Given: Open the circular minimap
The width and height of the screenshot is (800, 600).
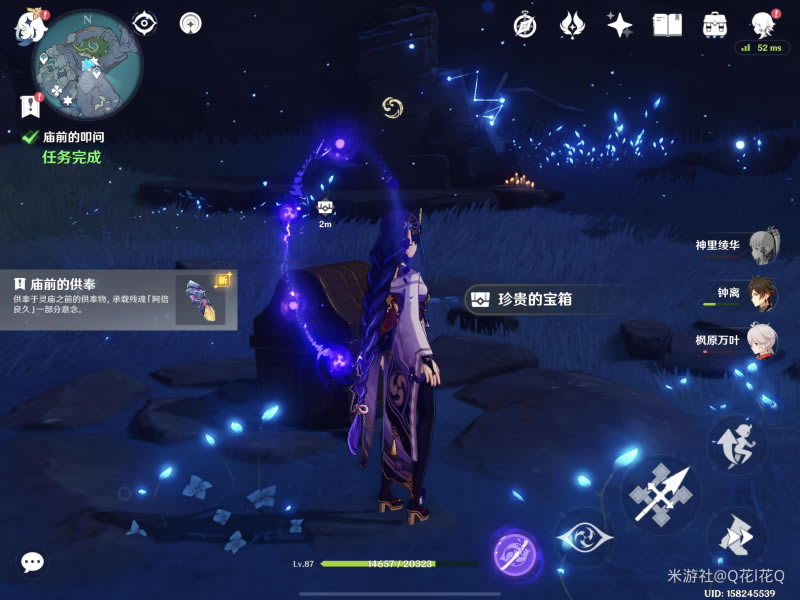Looking at the screenshot, I should coord(88,64).
